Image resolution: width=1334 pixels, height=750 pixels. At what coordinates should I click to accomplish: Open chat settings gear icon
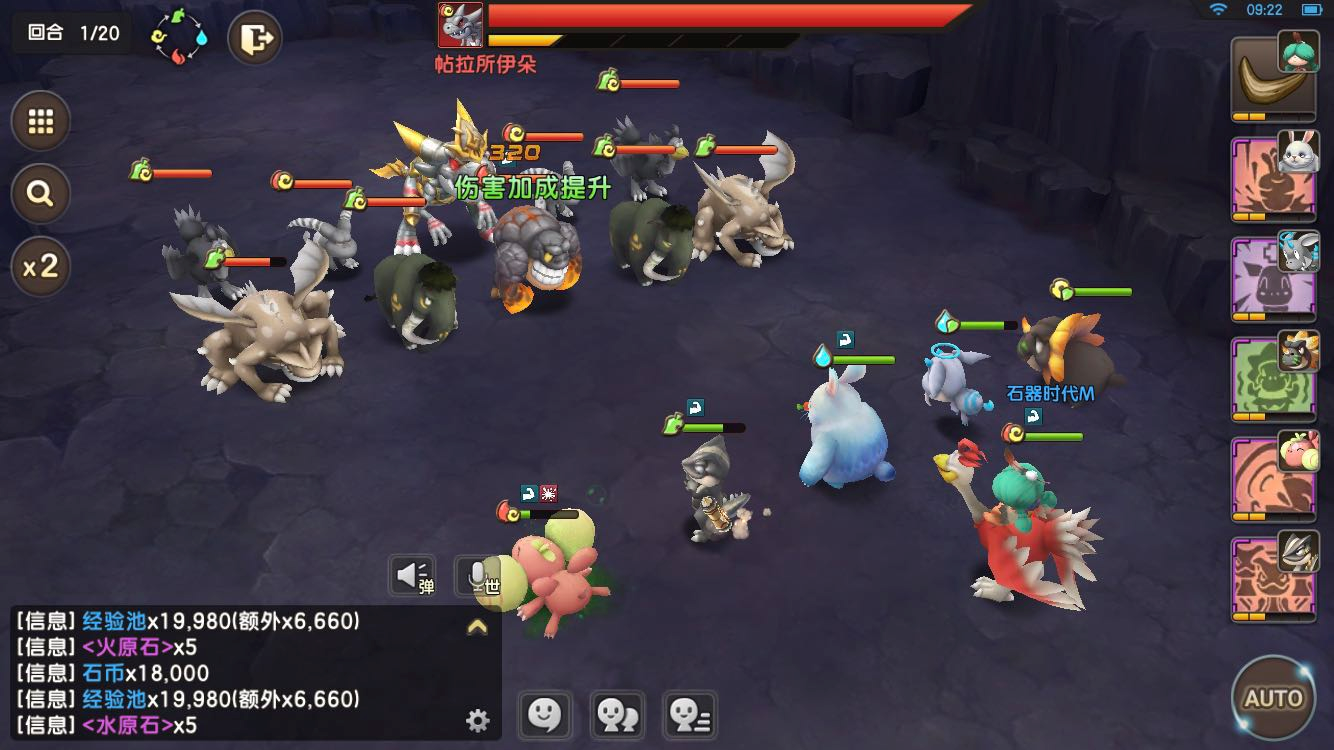coord(478,720)
